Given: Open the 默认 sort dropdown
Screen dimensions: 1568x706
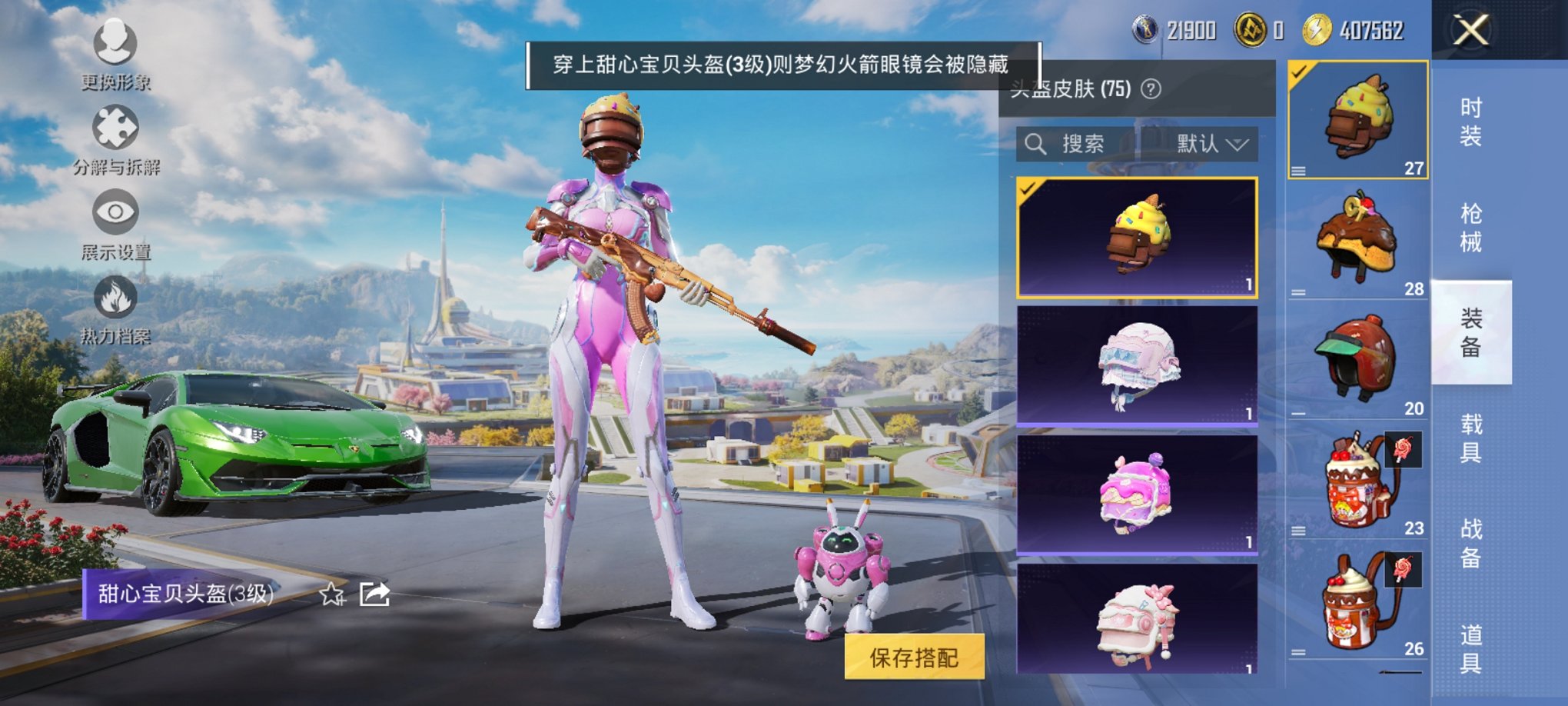Looking at the screenshot, I should (x=1212, y=145).
